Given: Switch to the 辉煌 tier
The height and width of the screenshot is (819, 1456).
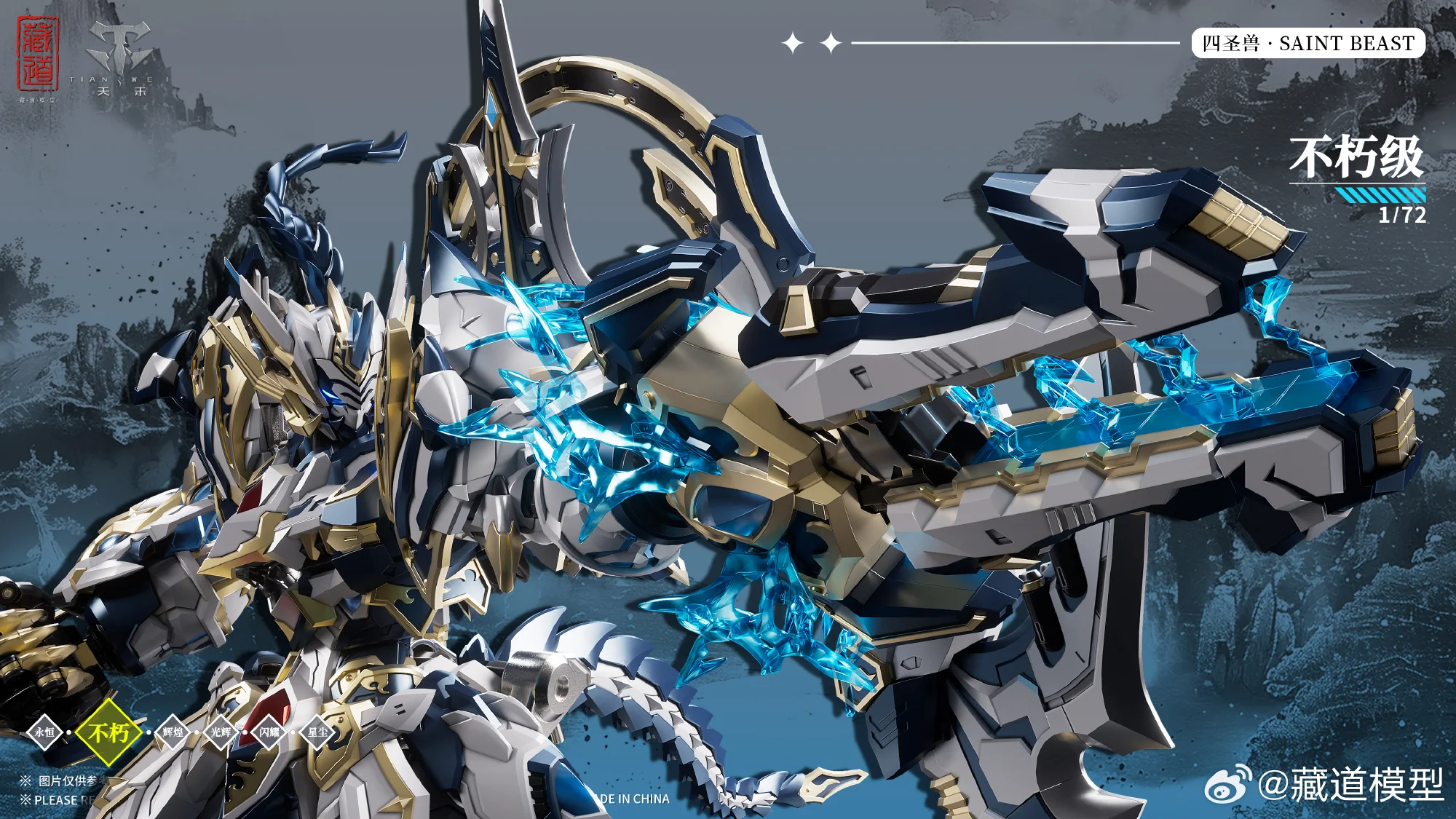Looking at the screenshot, I should [x=173, y=732].
